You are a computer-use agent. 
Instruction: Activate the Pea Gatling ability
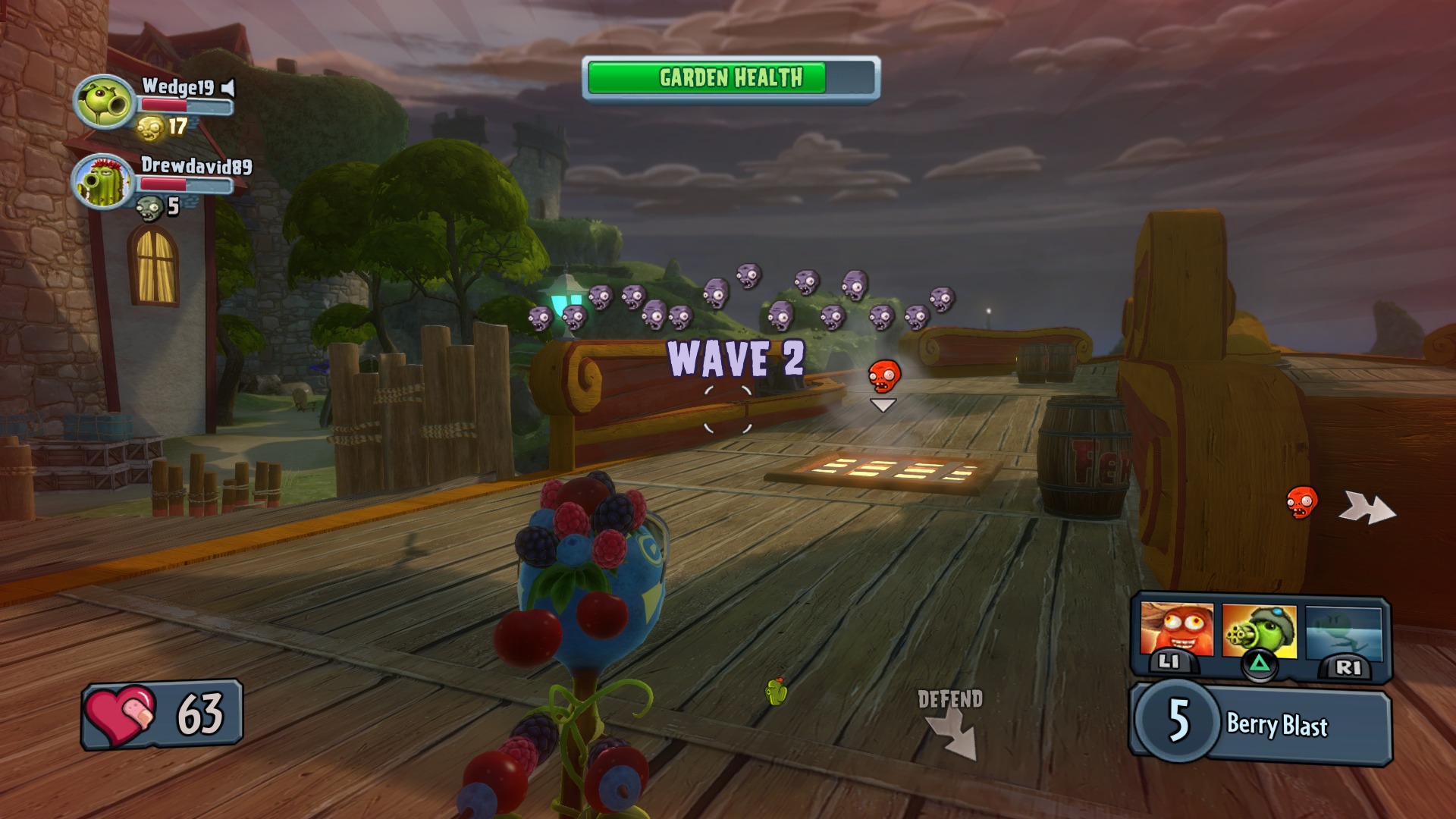1259,631
